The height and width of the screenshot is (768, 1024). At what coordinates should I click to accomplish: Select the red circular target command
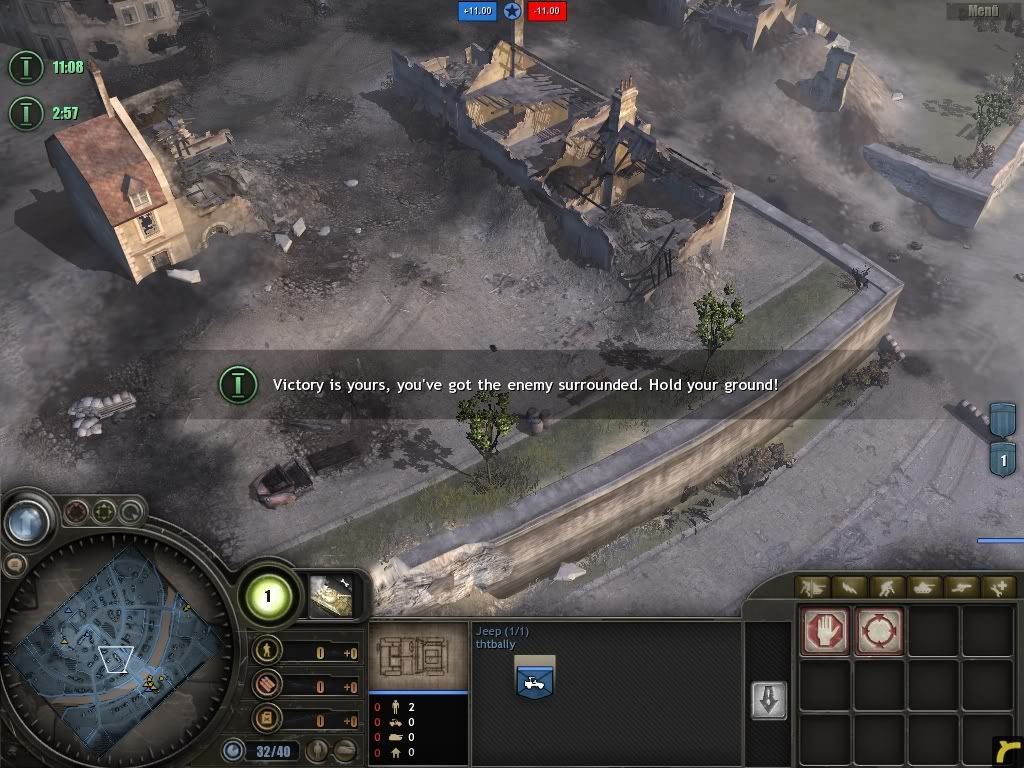pos(879,631)
